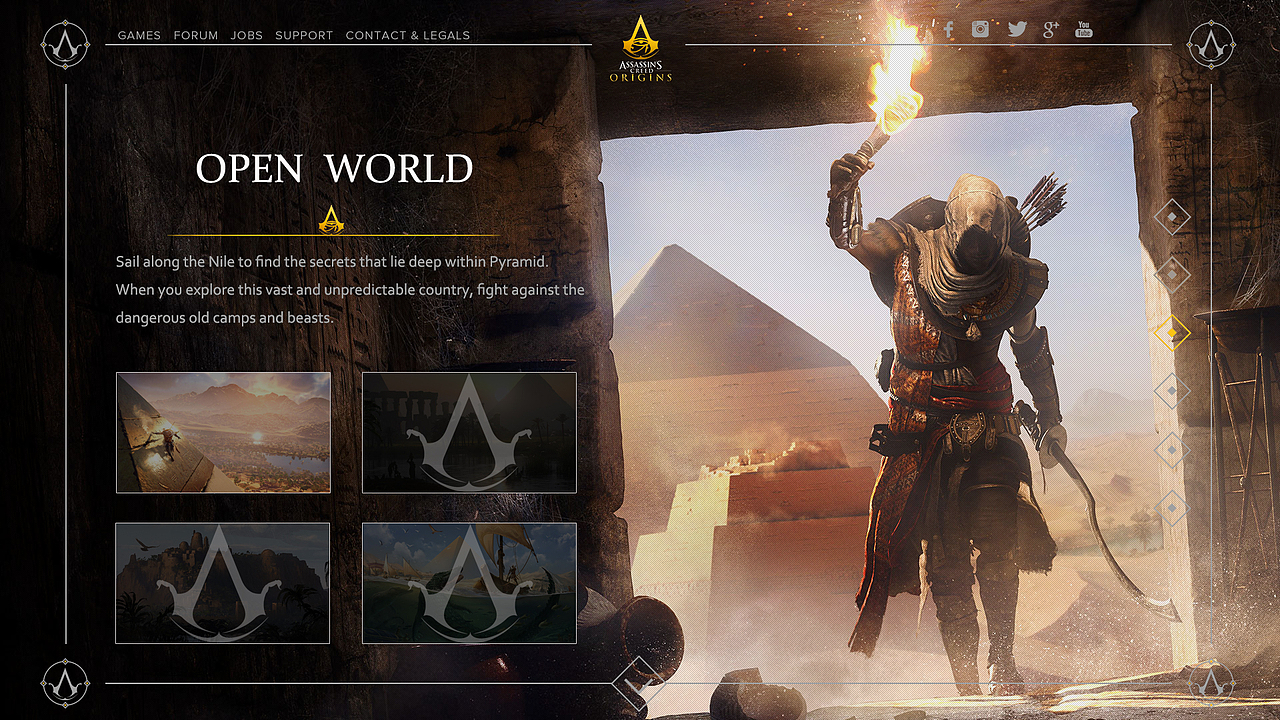1280x720 pixels.
Task: Click the bottom-left gallery thumbnail with the Assassin logo
Action: click(222, 583)
